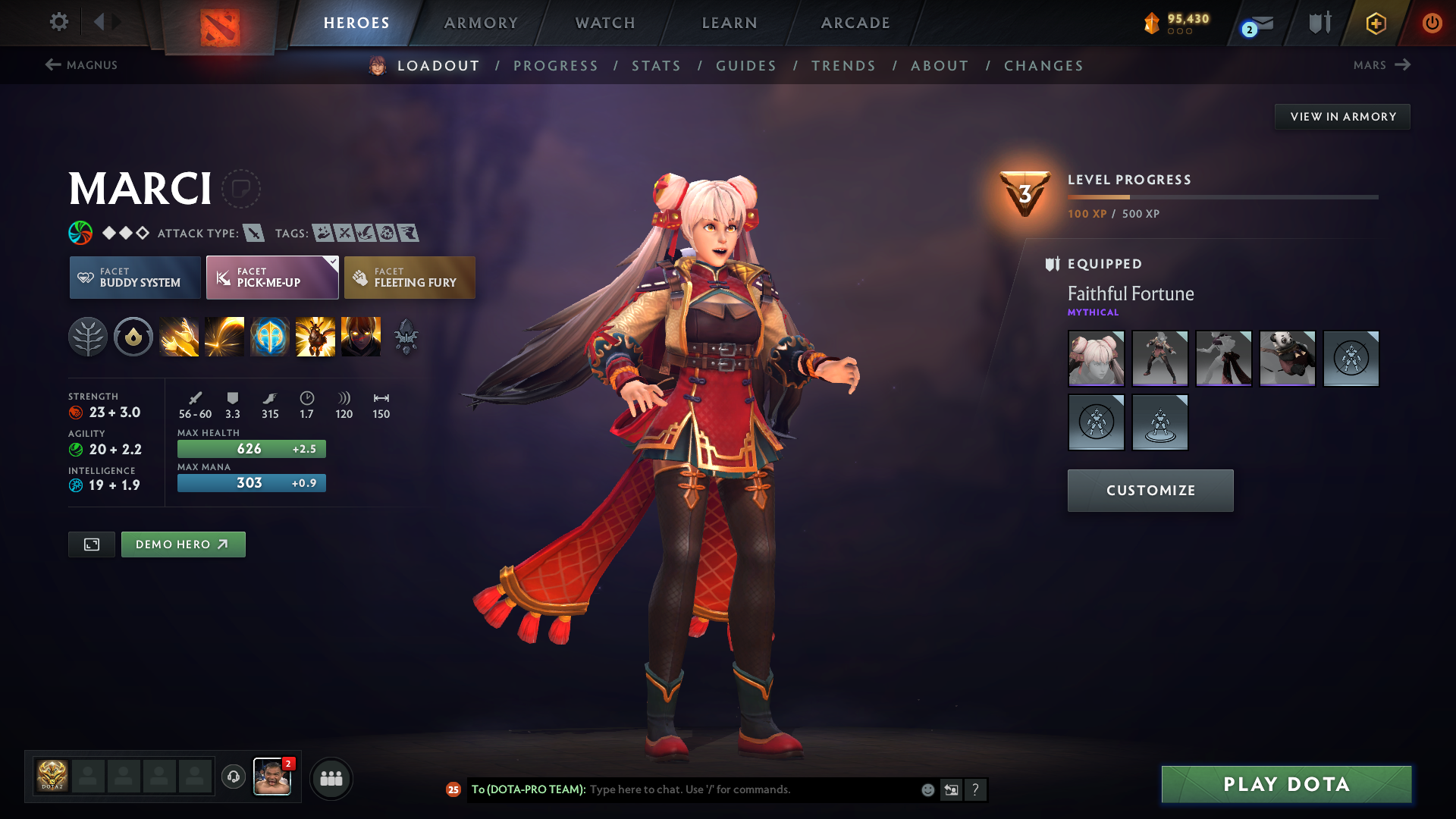Screen dimensions: 1456x819
Task: Open the settings gear menu
Action: (58, 22)
